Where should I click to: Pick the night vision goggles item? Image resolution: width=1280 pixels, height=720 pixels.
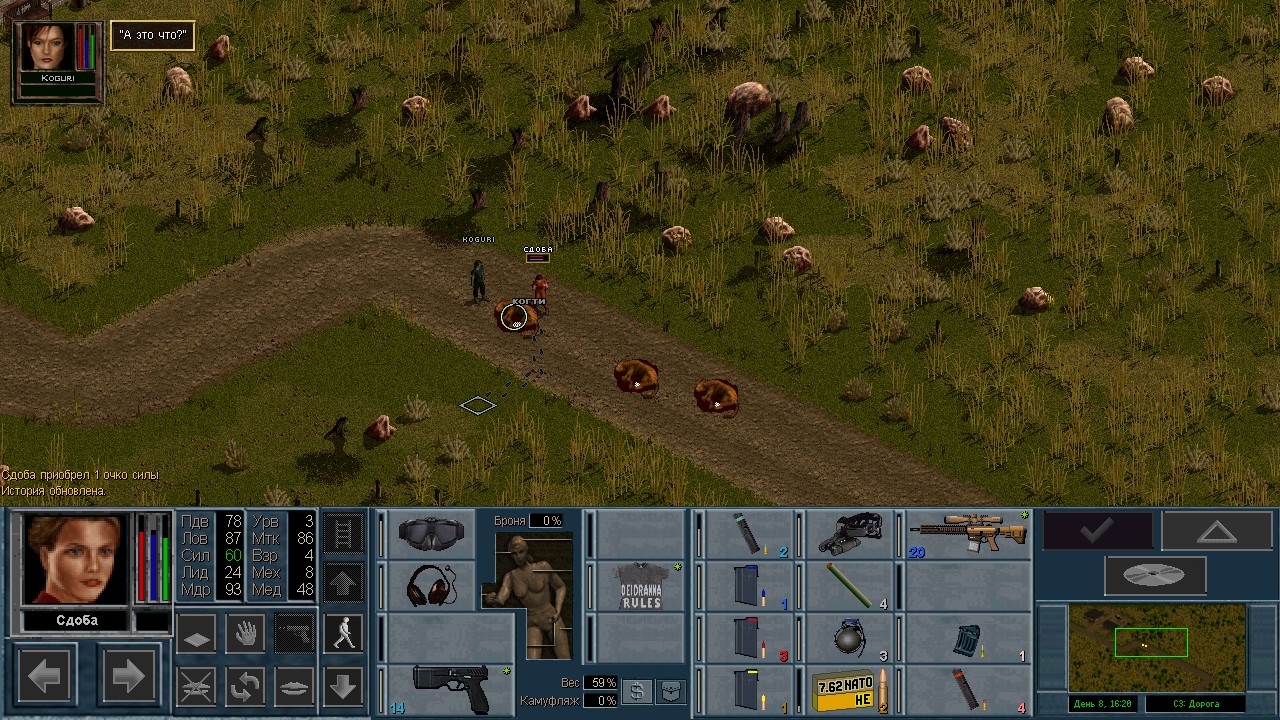coord(849,533)
